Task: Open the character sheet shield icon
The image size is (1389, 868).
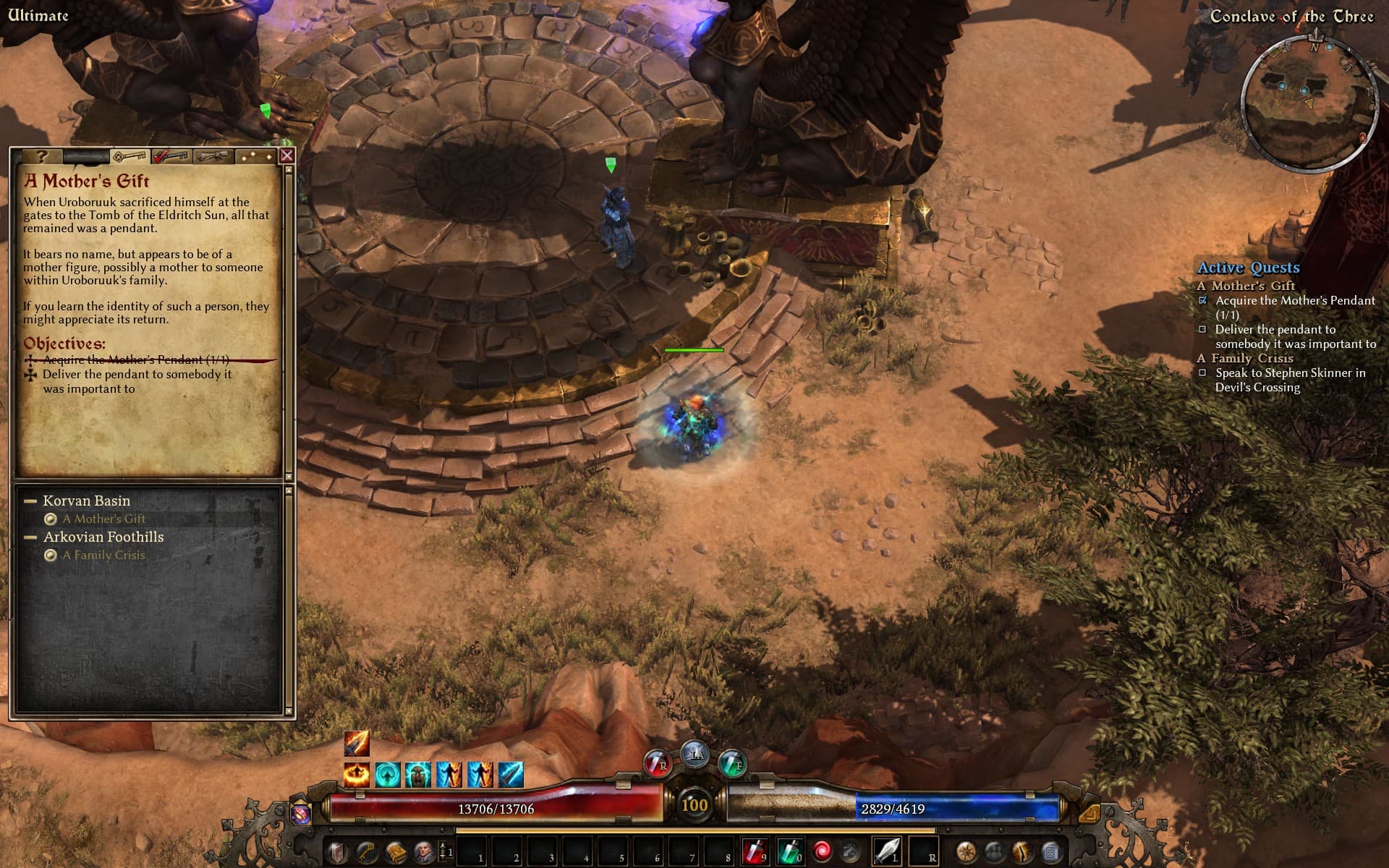Action: (337, 851)
